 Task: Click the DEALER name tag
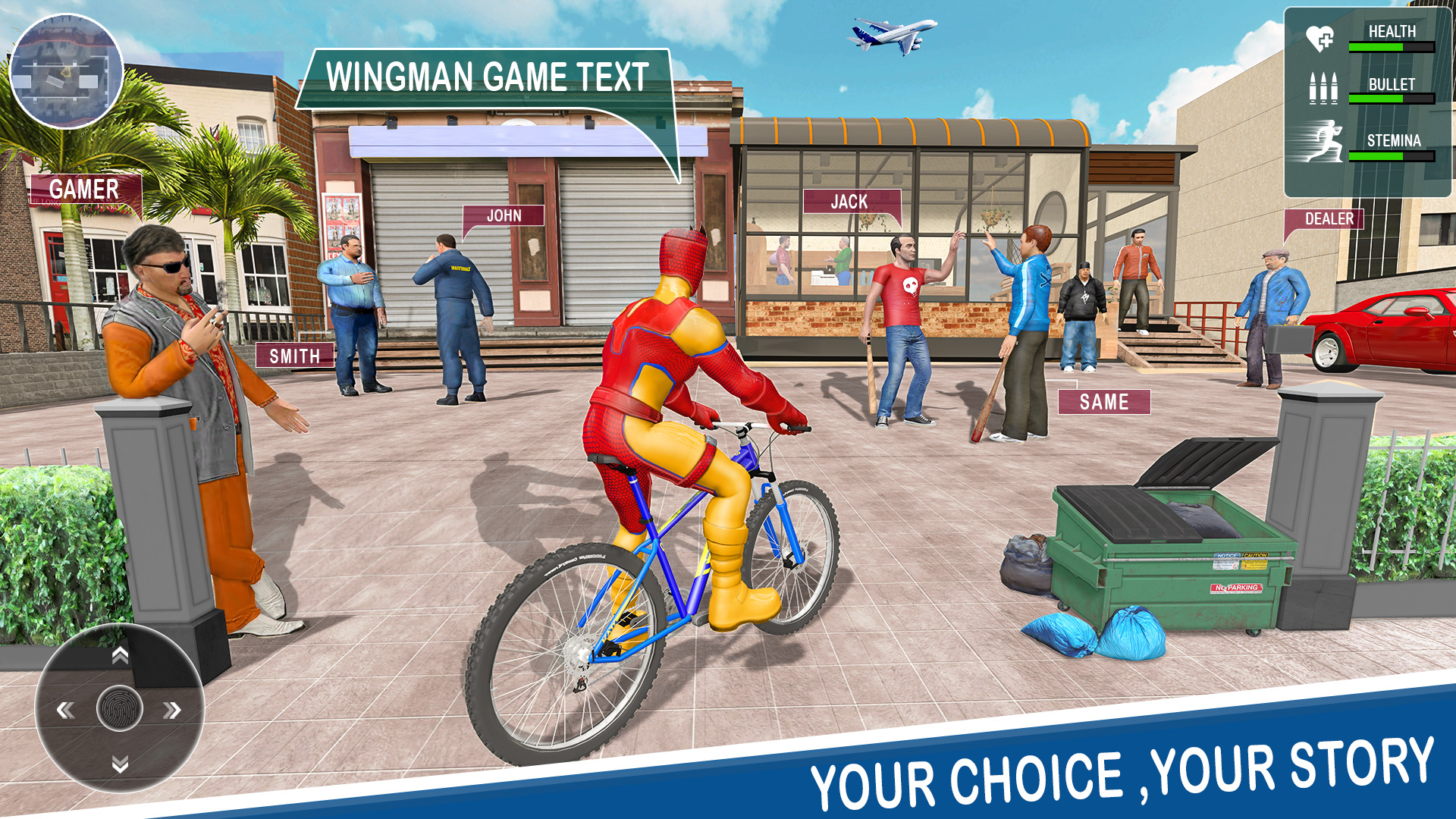pyautogui.click(x=1325, y=220)
